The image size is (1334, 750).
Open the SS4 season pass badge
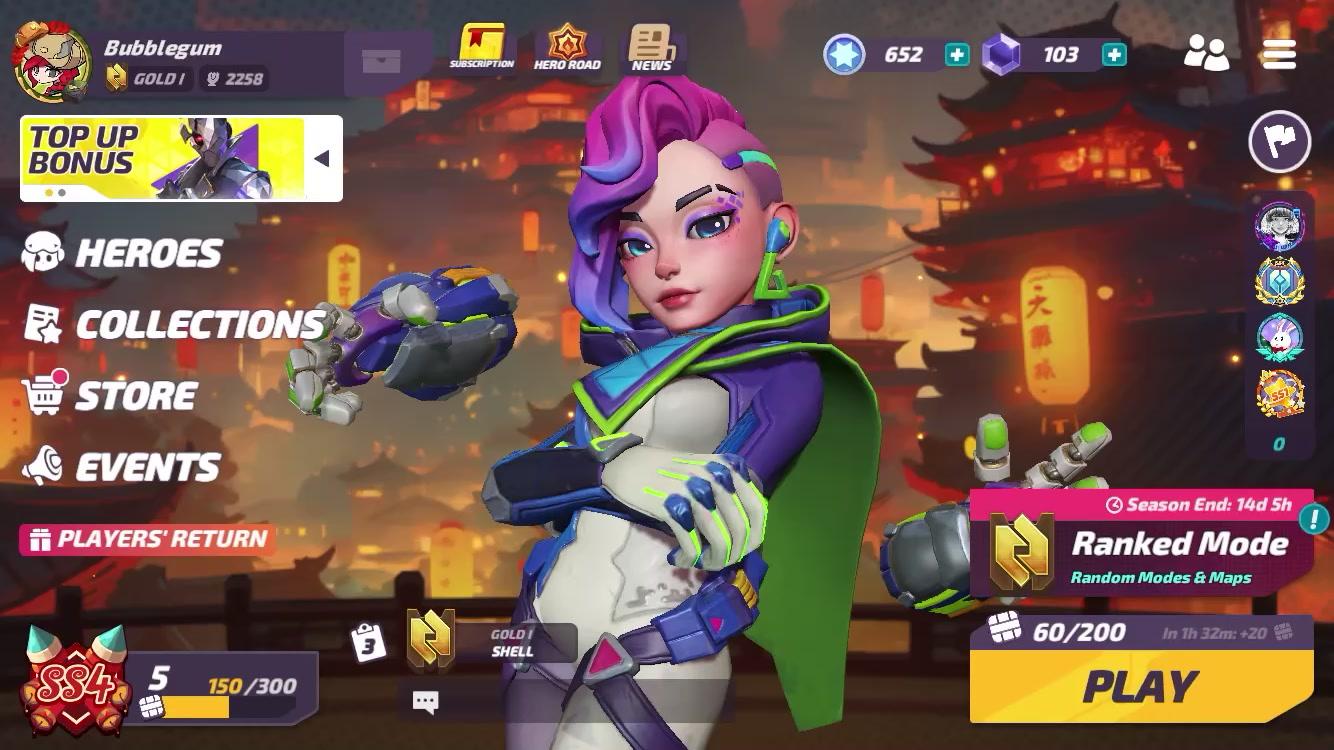pyautogui.click(x=75, y=682)
